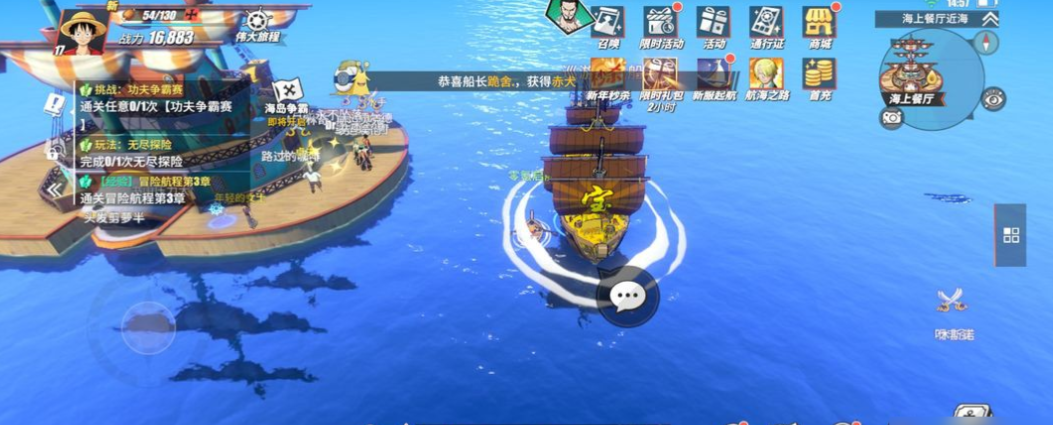The height and width of the screenshot is (425, 1053).
Task: Open the chat speech bubble
Action: click(x=627, y=296)
